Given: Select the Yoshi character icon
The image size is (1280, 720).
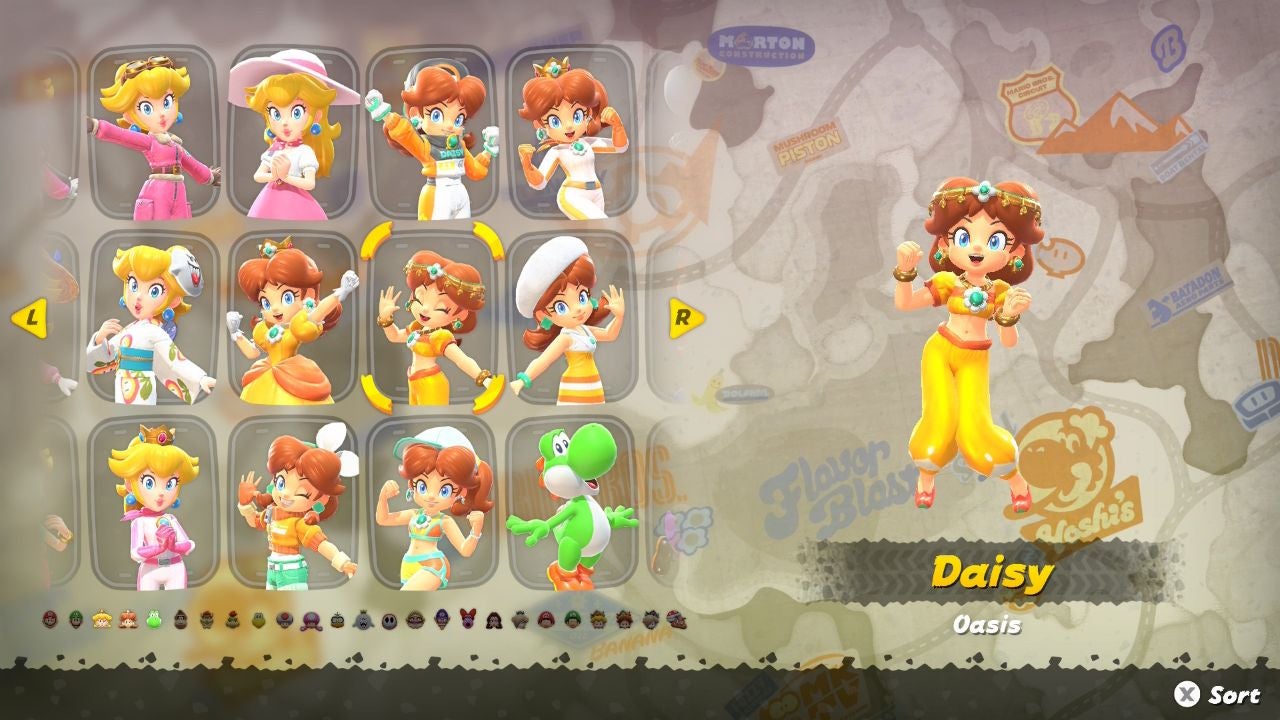Looking at the screenshot, I should 152,621.
